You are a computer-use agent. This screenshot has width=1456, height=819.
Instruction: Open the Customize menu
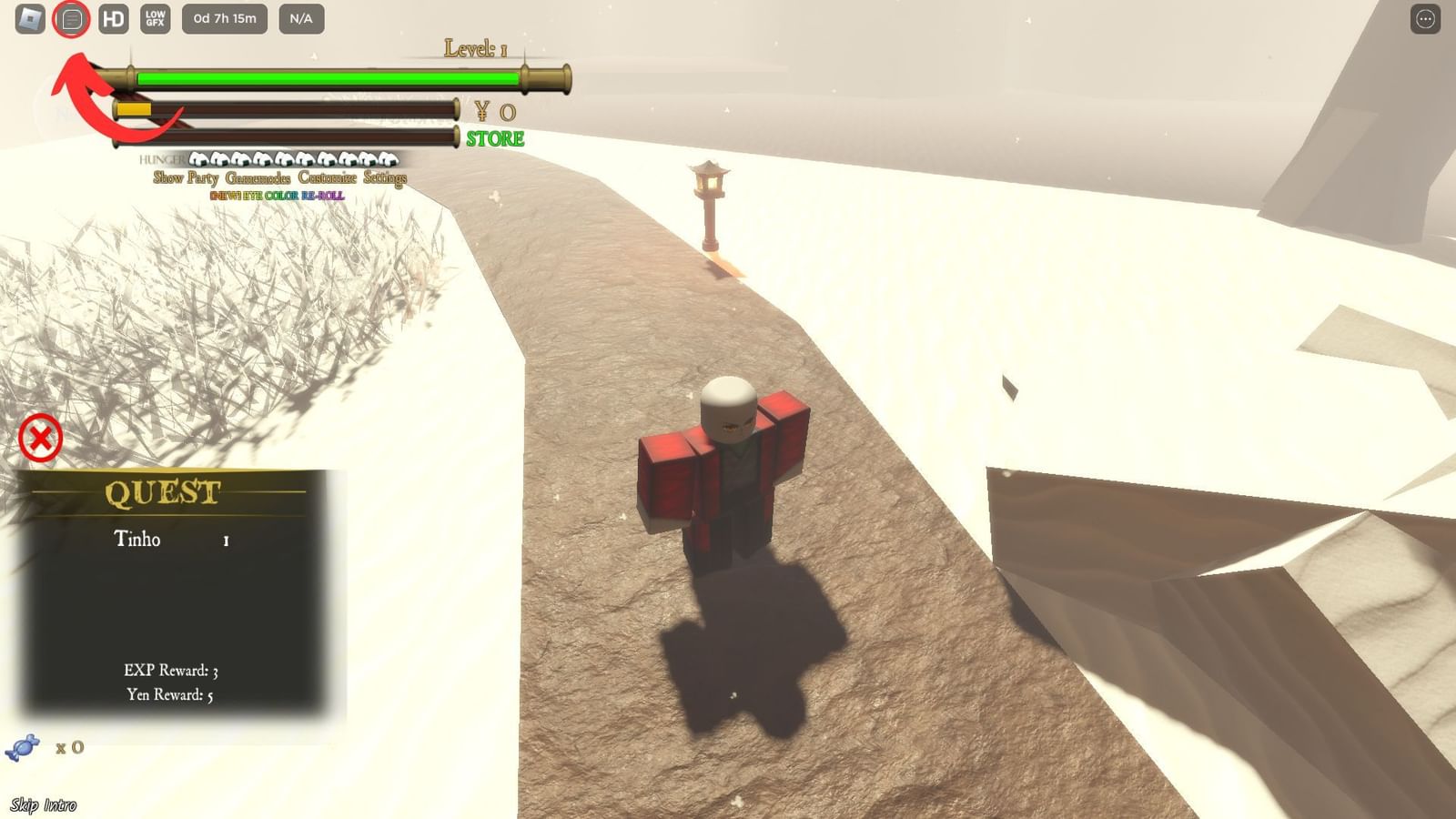326,179
